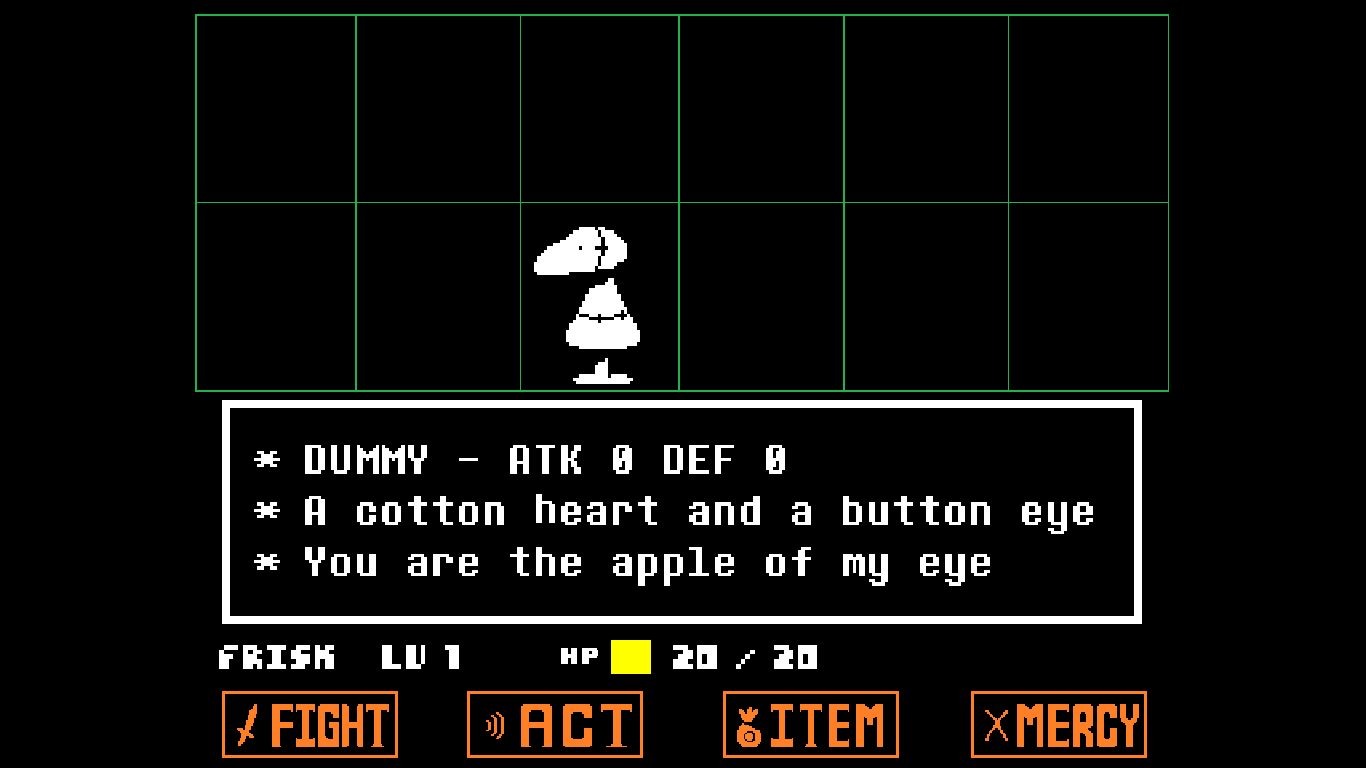Click the asterisk before the cotton heart line
Image resolution: width=1366 pixels, height=768 pixels.
[x=266, y=511]
